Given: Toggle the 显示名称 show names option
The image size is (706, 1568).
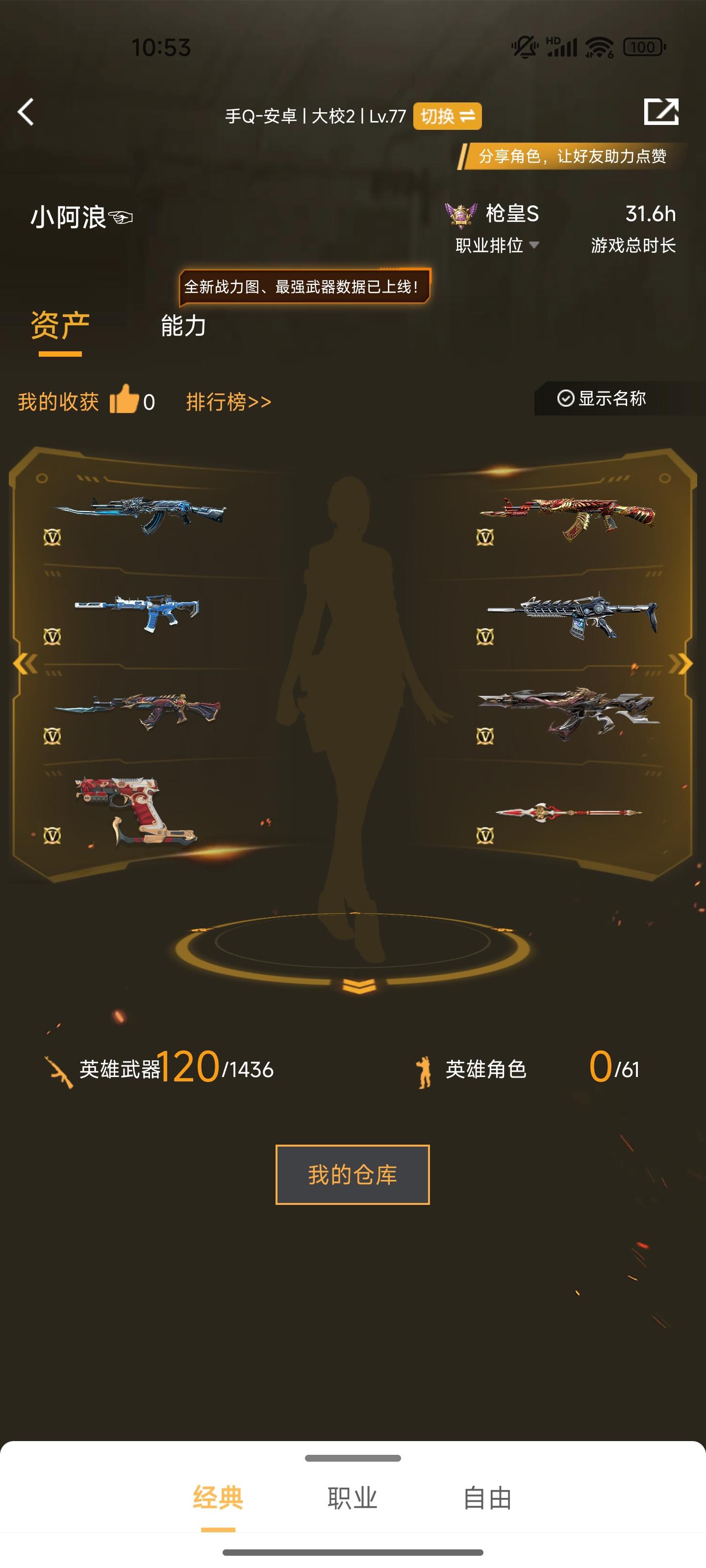Looking at the screenshot, I should click(x=602, y=399).
